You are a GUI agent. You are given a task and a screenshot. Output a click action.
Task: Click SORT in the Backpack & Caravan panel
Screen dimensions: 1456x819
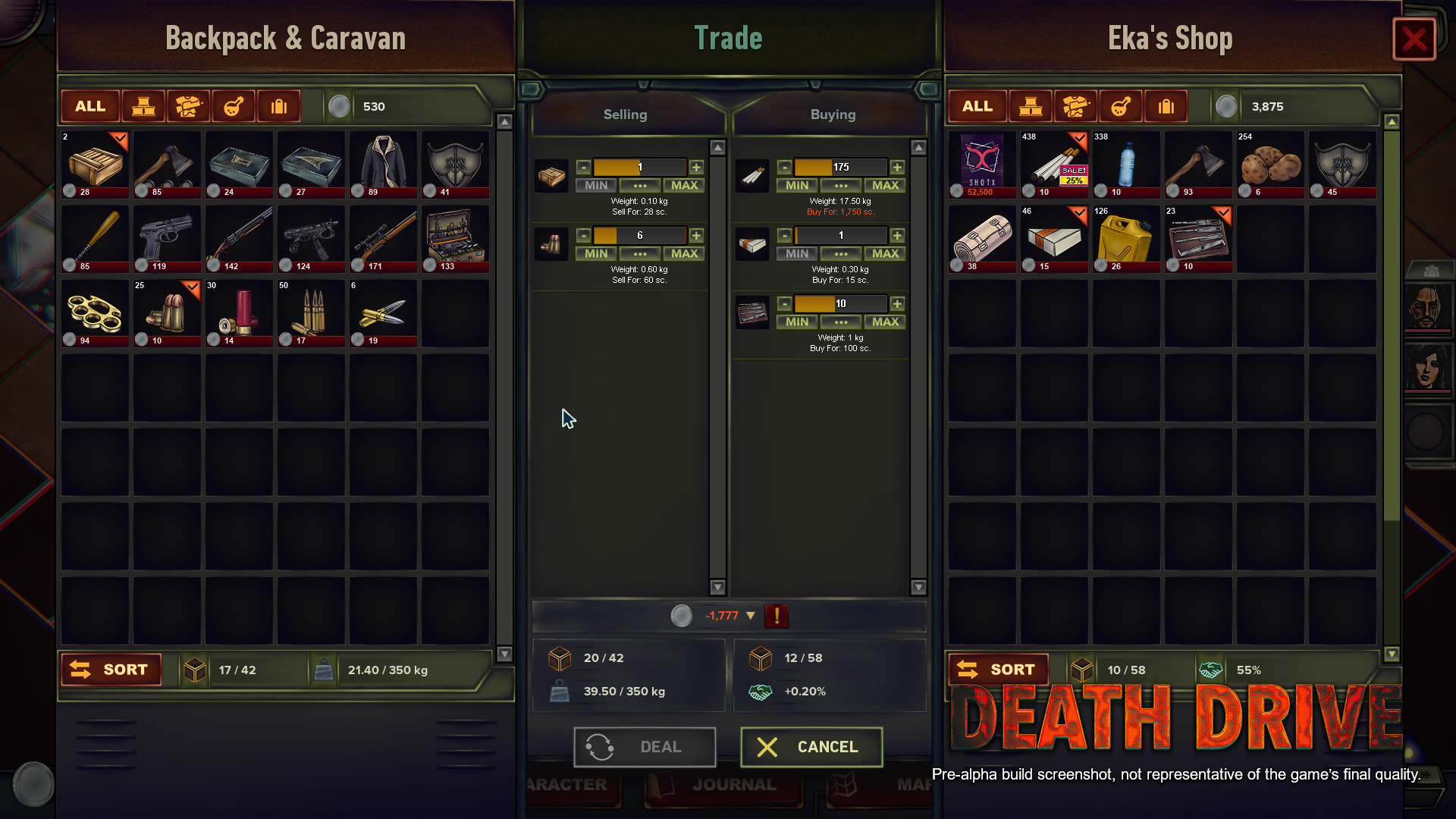tap(111, 670)
